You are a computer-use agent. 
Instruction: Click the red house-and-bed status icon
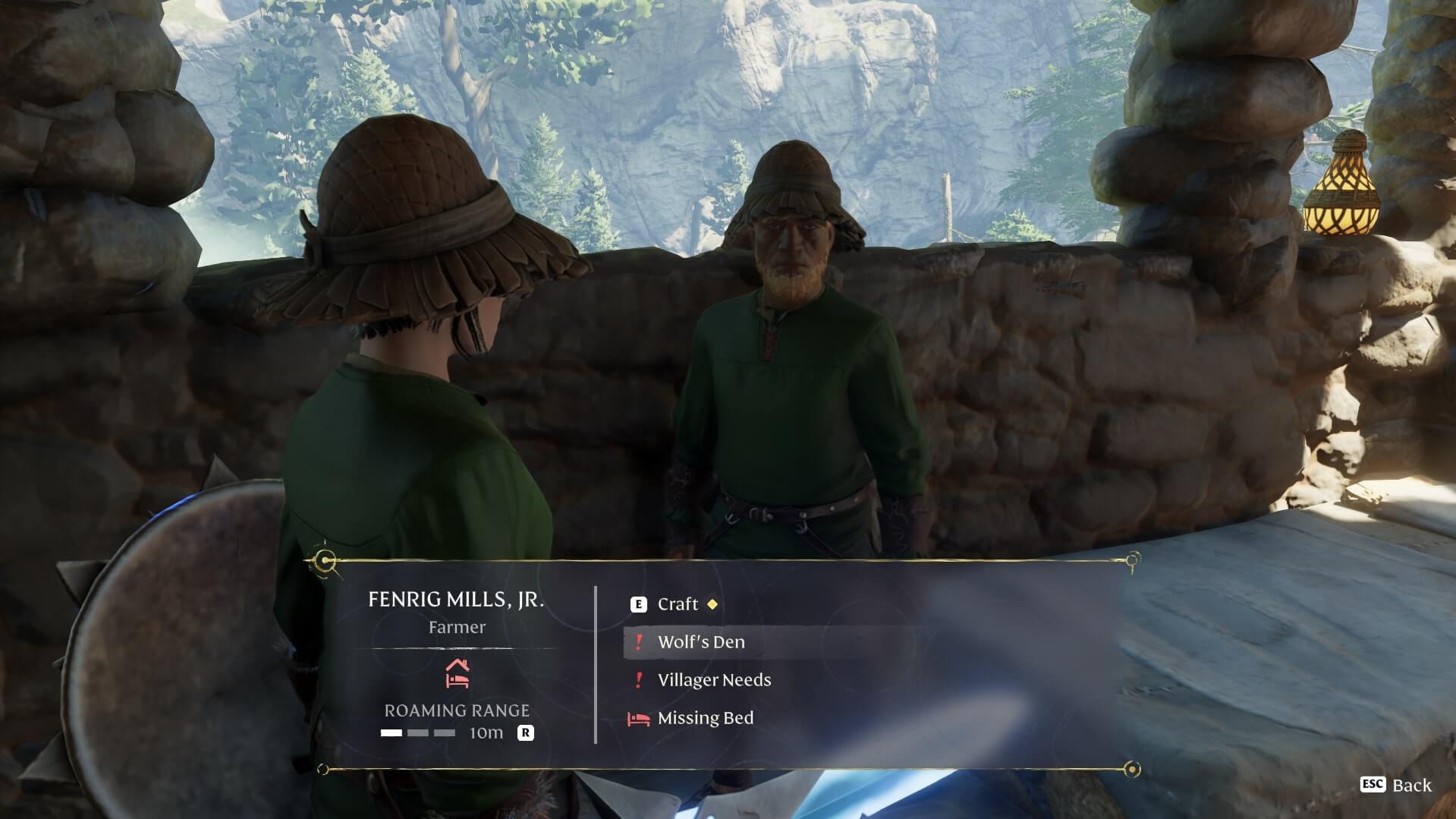pyautogui.click(x=457, y=673)
